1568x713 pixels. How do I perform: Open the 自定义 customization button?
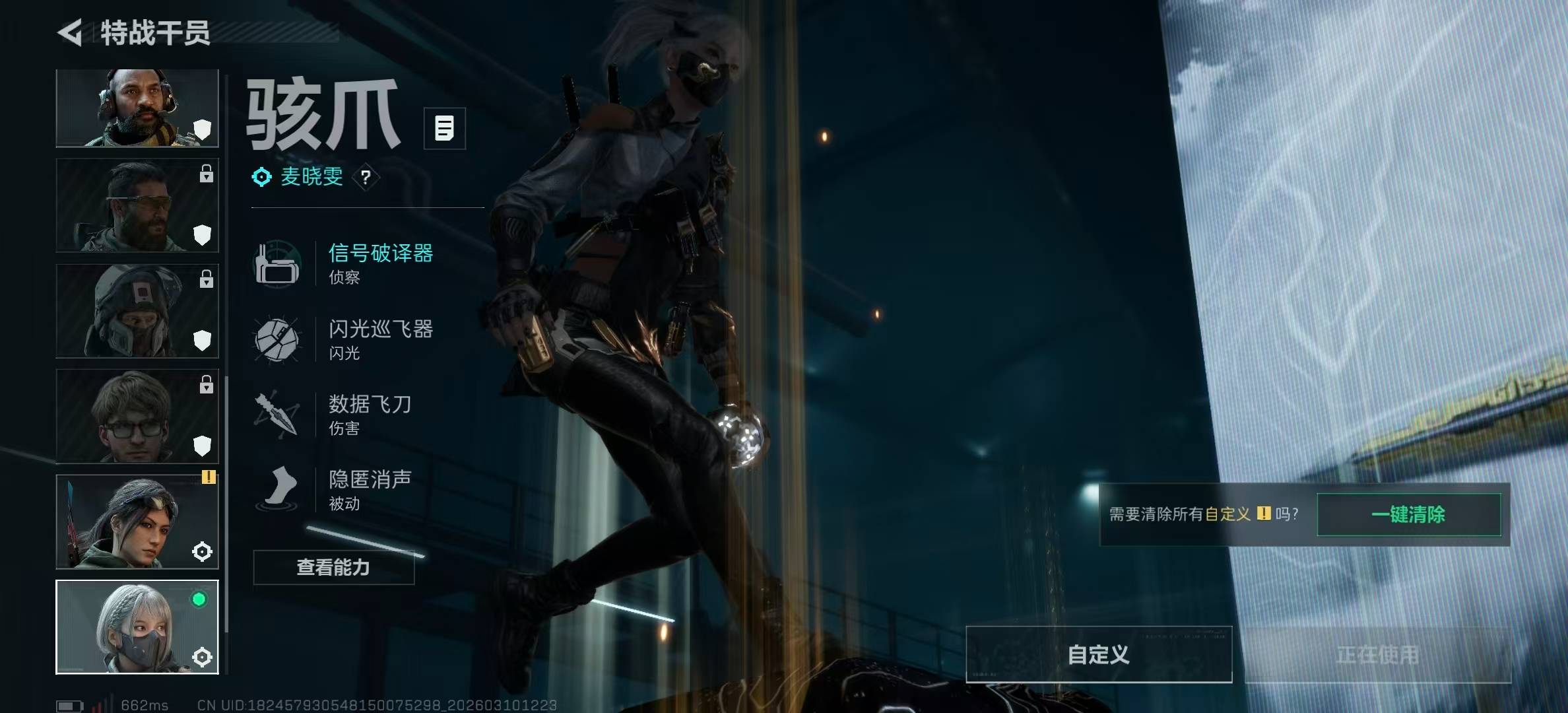(x=1098, y=654)
